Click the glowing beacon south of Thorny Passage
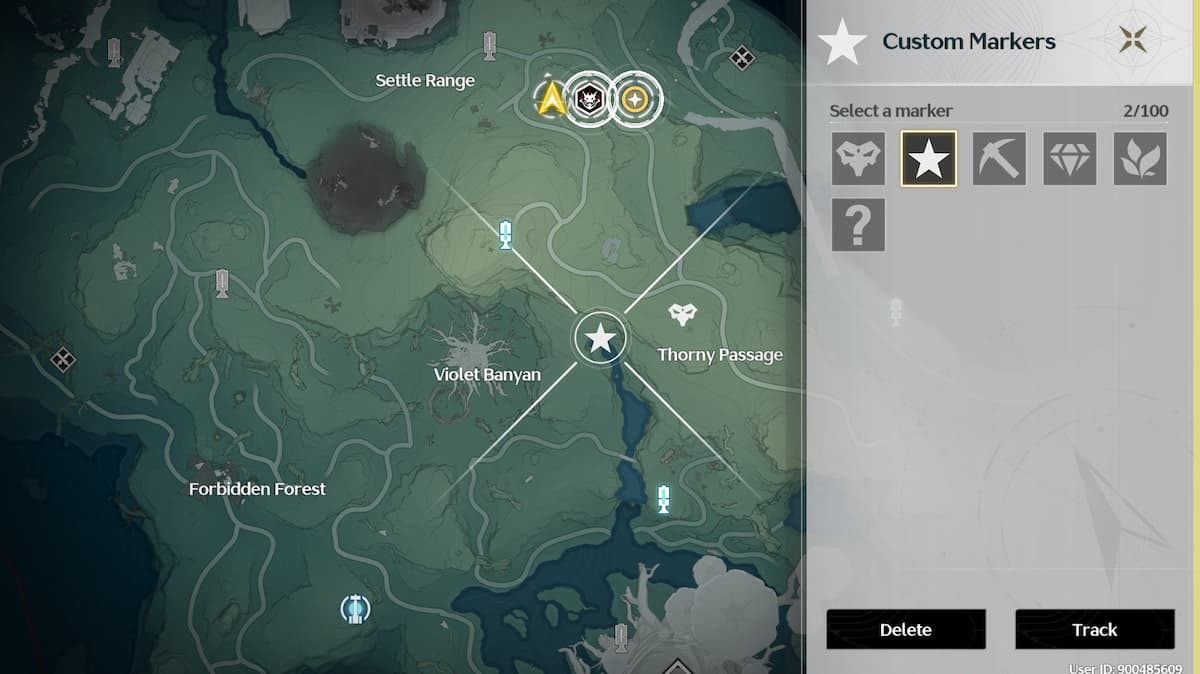This screenshot has height=674, width=1200. (663, 498)
